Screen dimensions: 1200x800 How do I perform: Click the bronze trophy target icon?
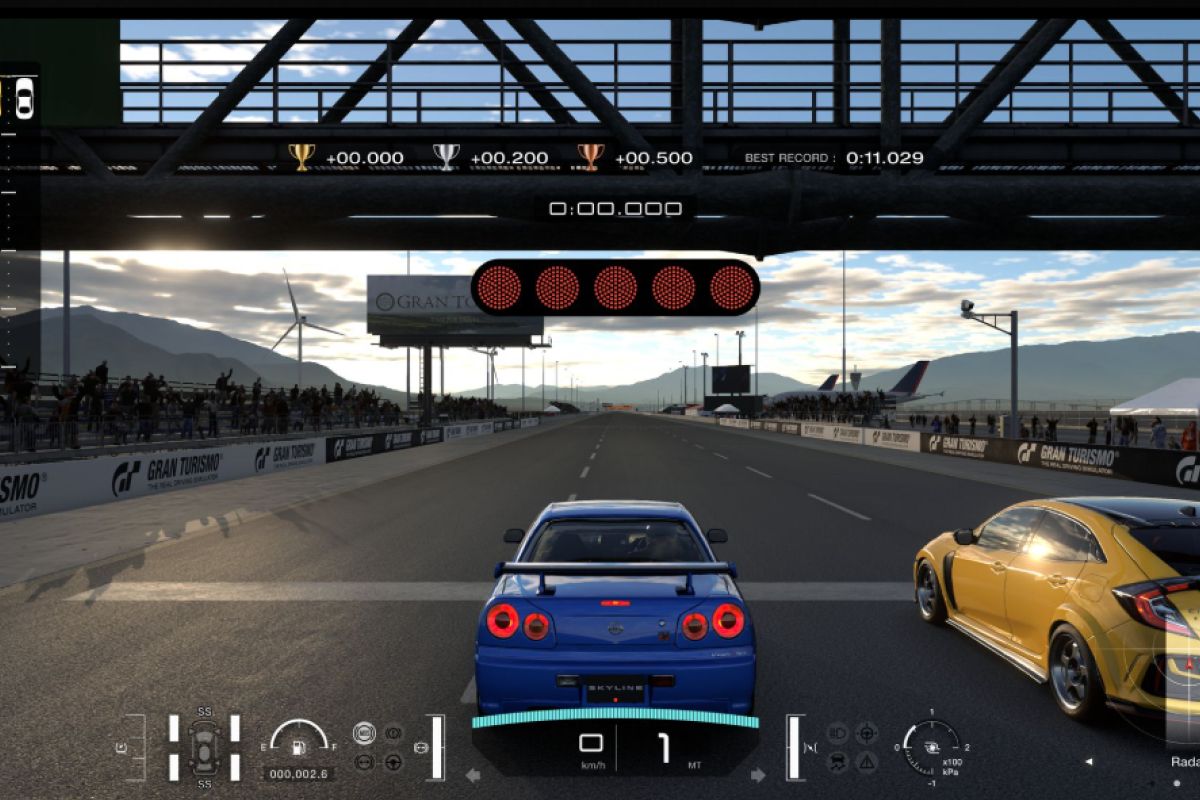pyautogui.click(x=591, y=156)
